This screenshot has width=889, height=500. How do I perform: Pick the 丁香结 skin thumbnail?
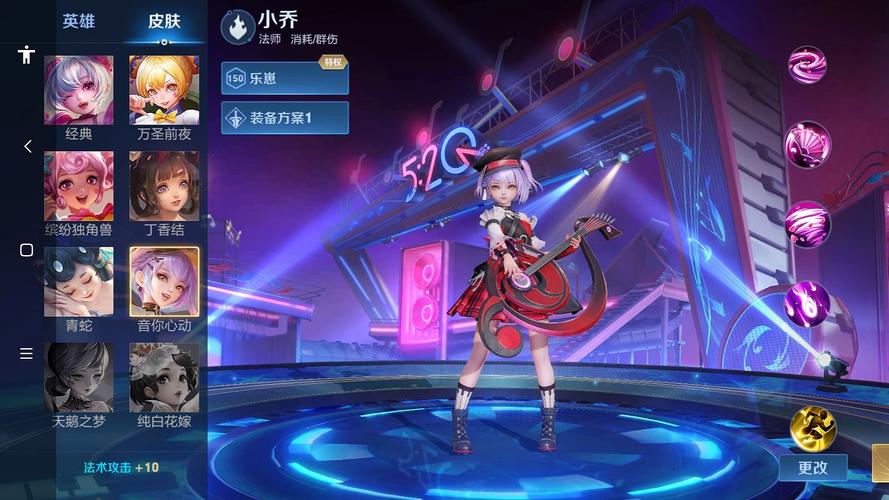164,186
